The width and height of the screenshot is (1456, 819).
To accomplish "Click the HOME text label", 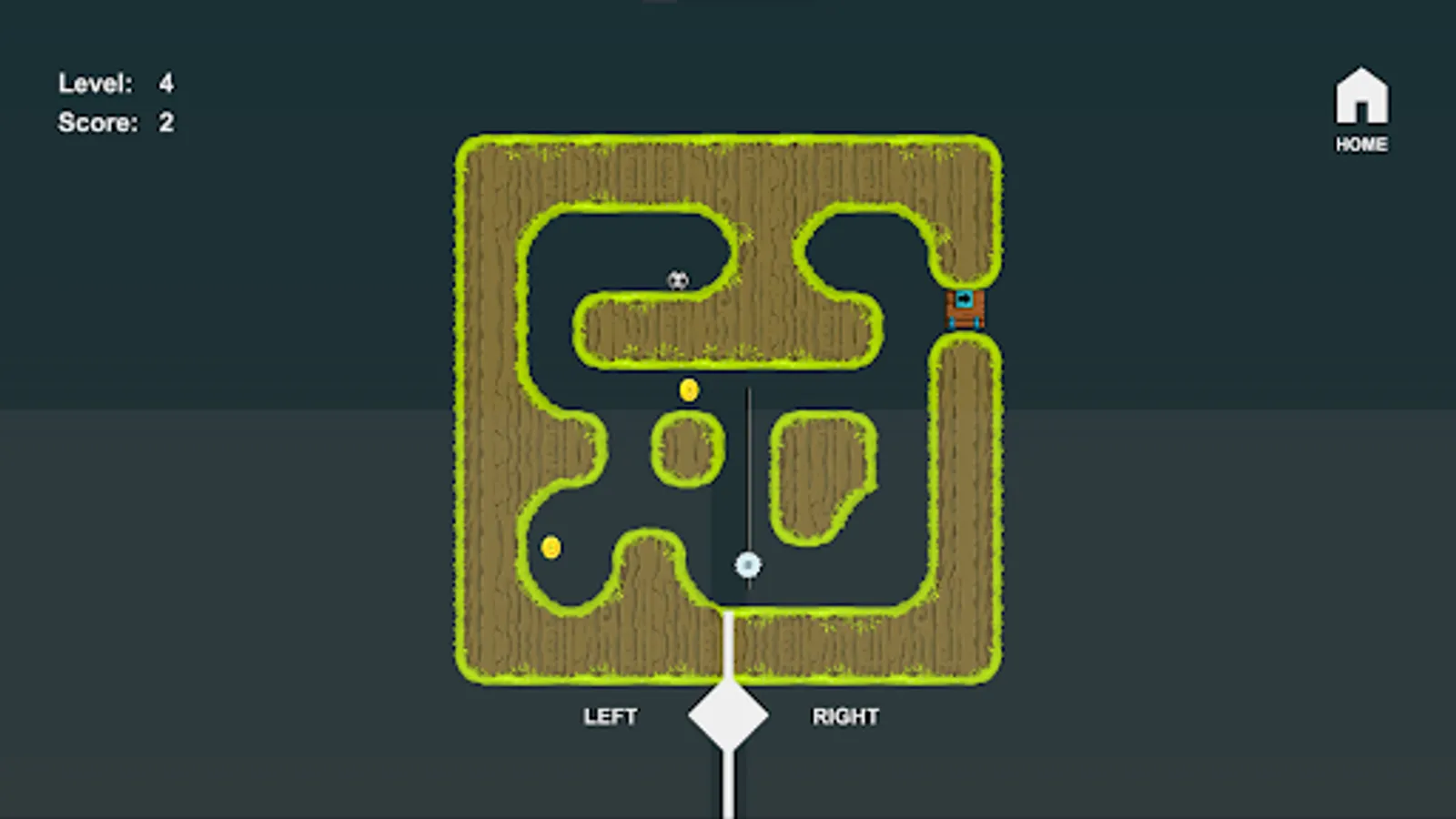I will (x=1361, y=144).
